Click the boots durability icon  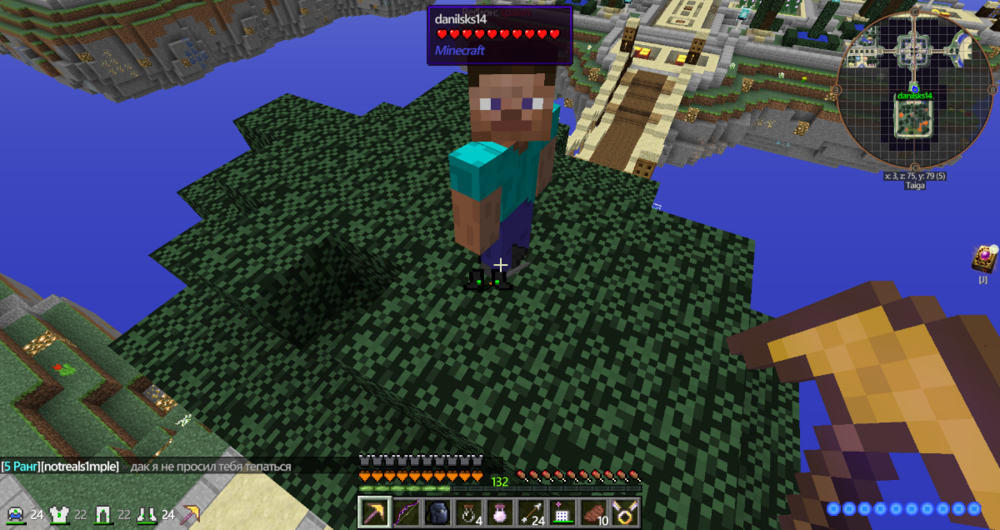tap(146, 515)
